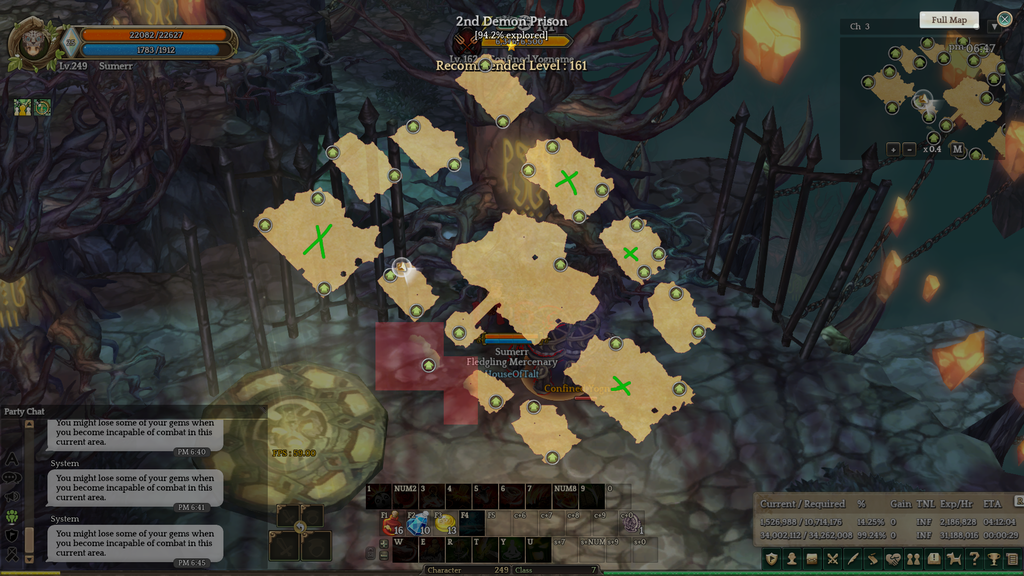Open the quill feather menu icon
Screen dimensions: 1024x576
point(853,559)
